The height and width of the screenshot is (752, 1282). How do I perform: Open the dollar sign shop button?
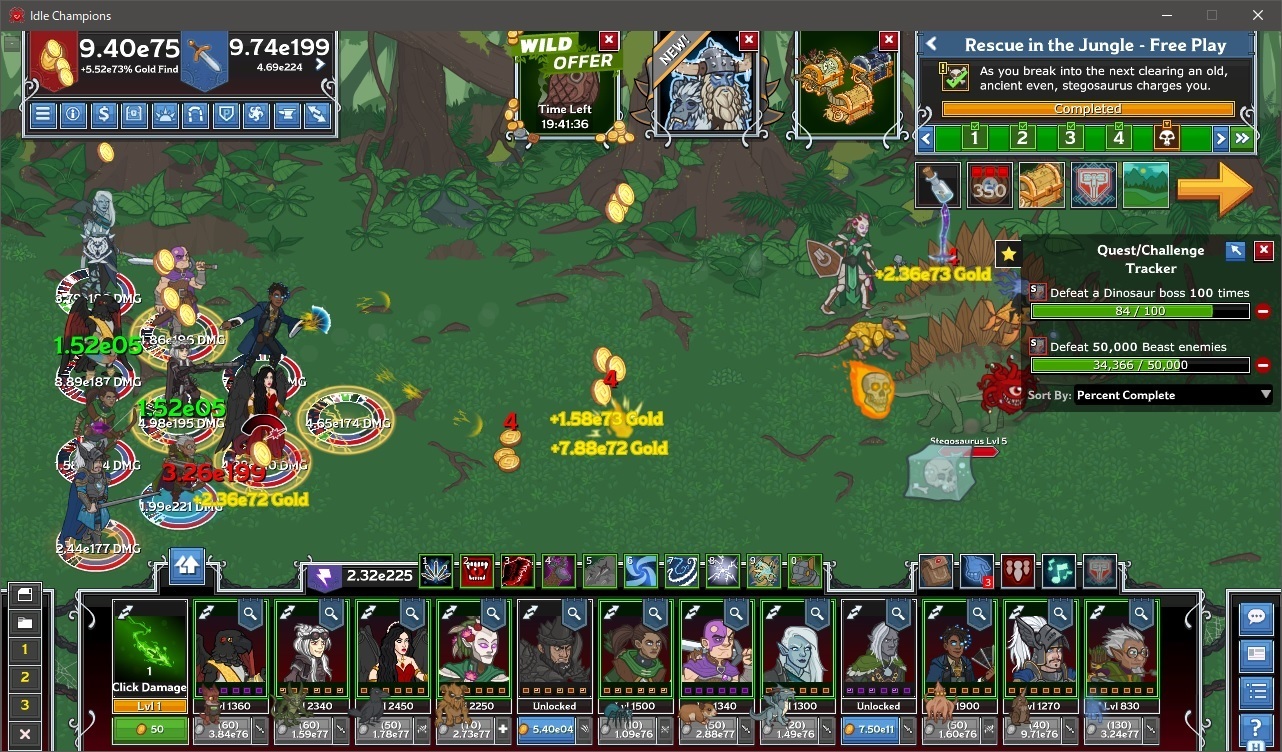click(103, 114)
